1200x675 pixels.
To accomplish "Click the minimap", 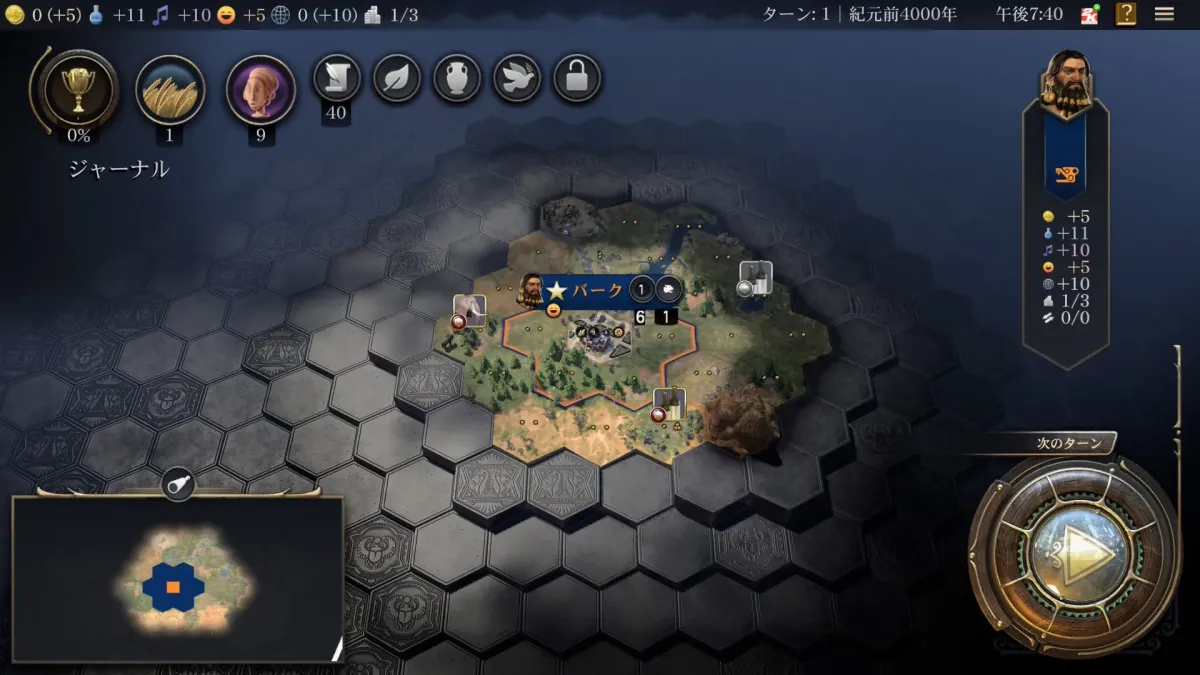I will click(x=177, y=580).
